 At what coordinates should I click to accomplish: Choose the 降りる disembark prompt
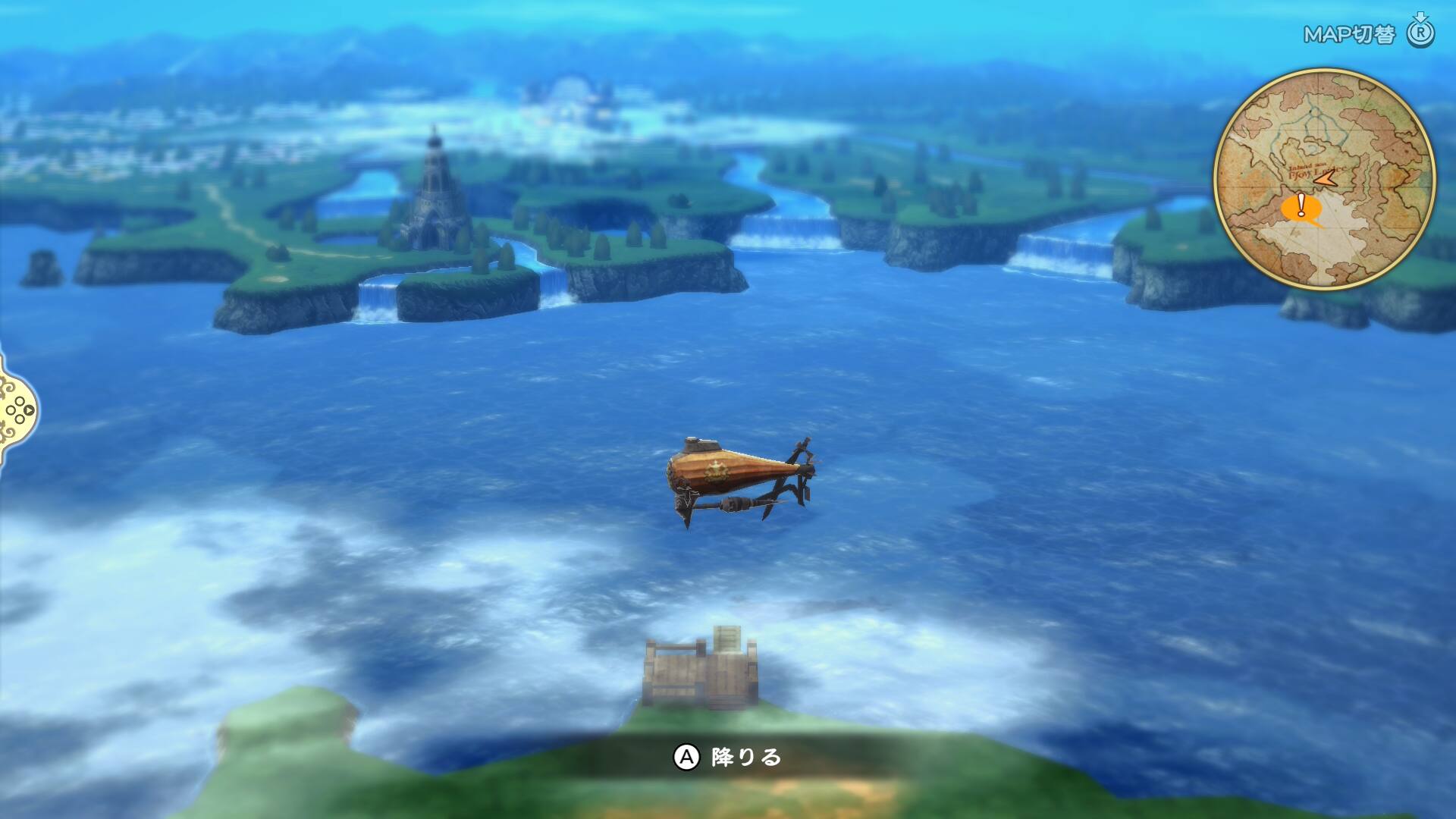(x=728, y=757)
